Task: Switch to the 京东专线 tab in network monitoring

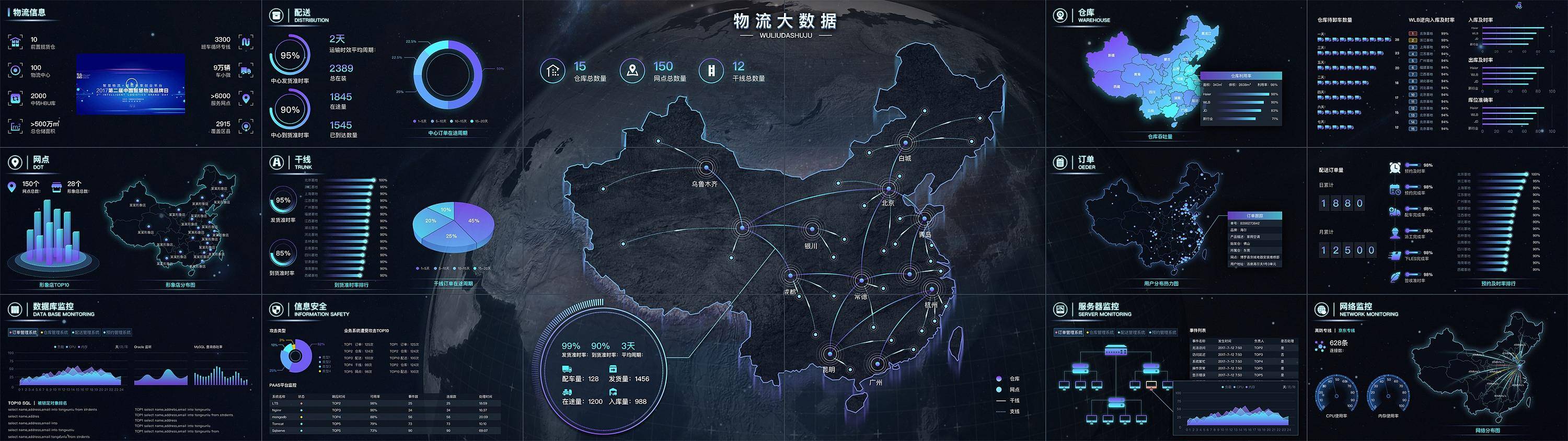Action: (x=1347, y=331)
